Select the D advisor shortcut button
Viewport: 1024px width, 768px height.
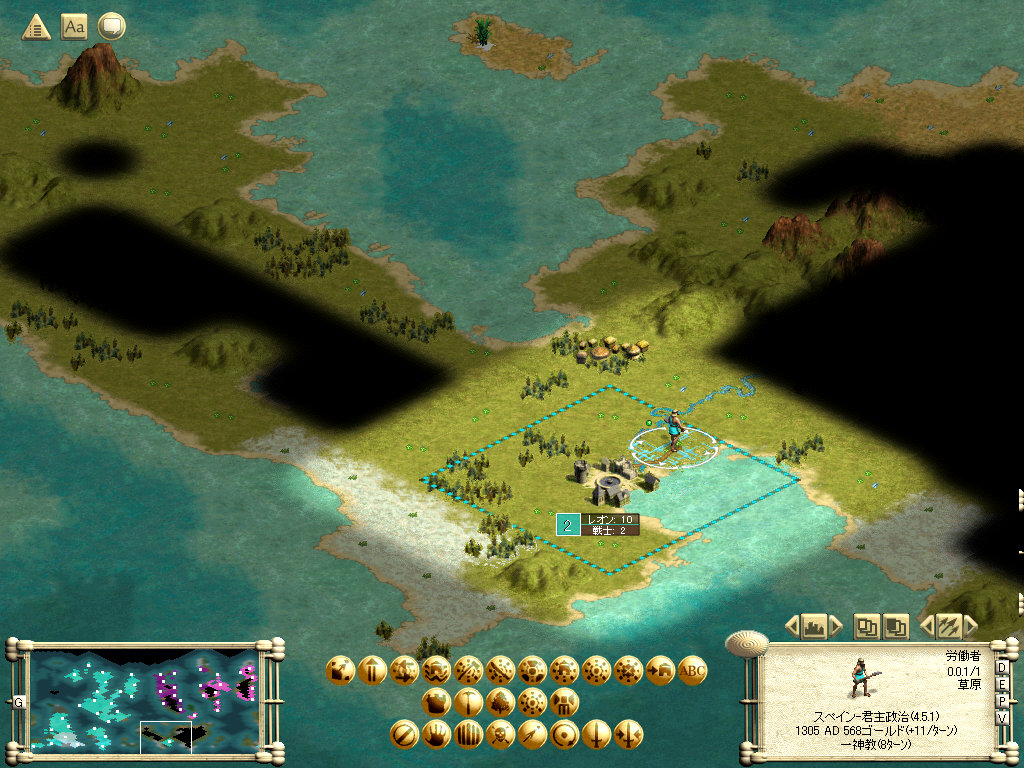(1002, 668)
